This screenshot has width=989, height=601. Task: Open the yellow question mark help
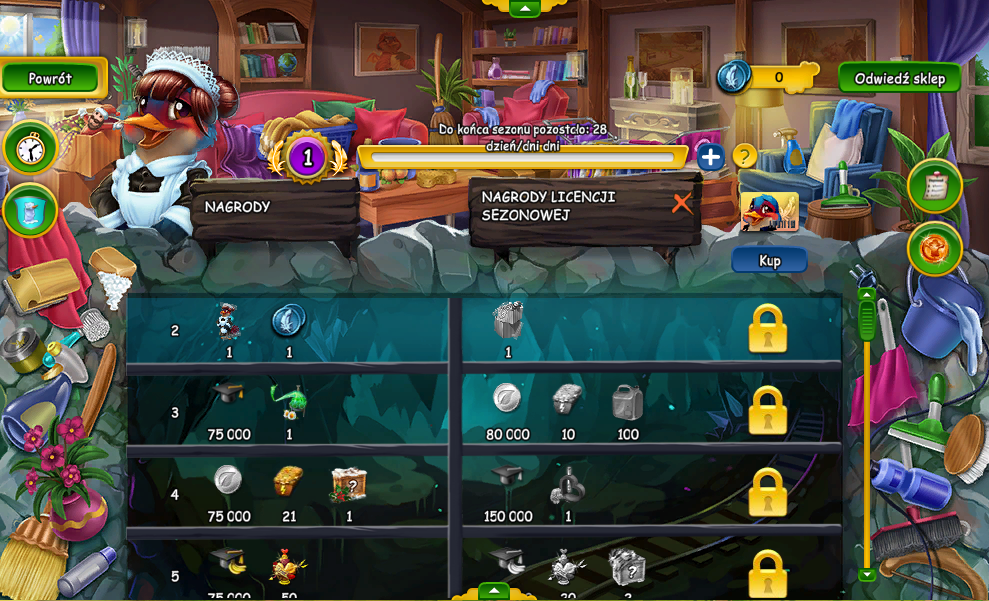pyautogui.click(x=743, y=156)
